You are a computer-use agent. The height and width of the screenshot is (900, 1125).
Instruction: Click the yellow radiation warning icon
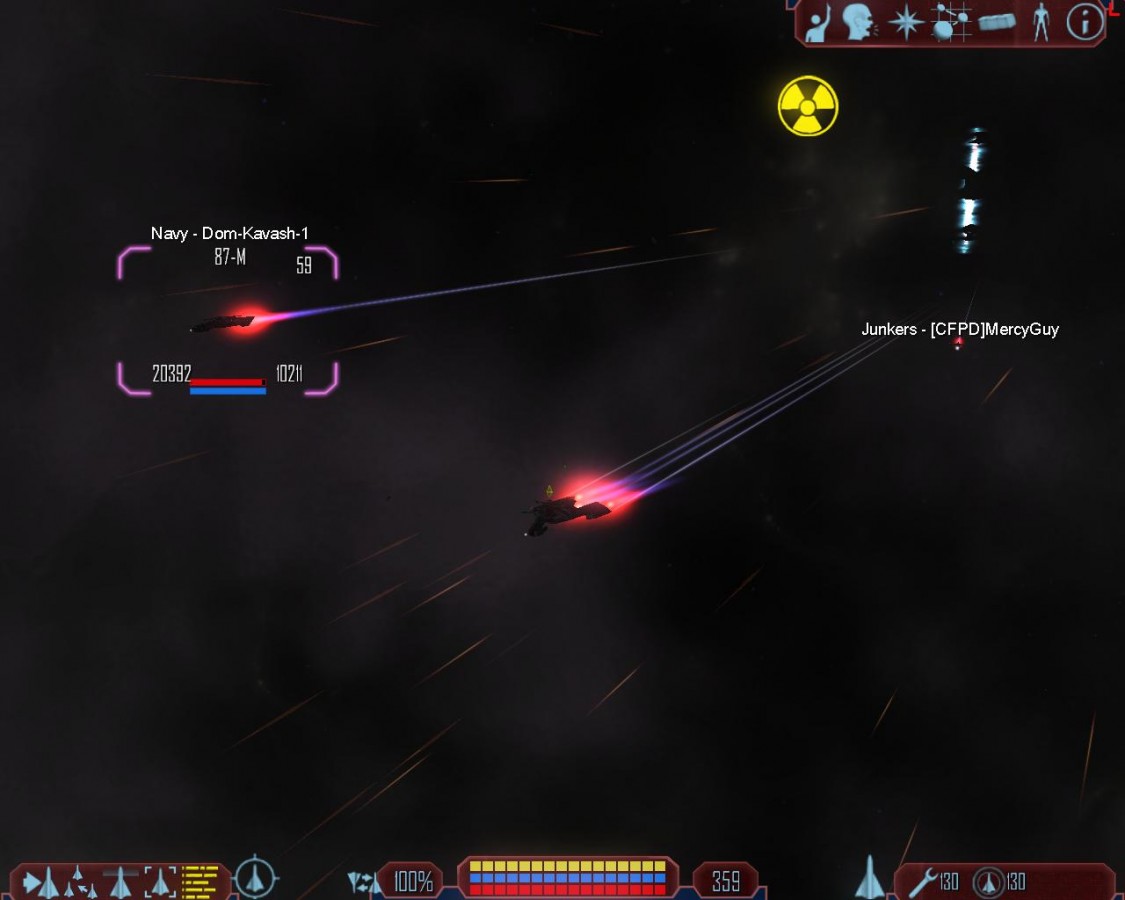pos(808,106)
